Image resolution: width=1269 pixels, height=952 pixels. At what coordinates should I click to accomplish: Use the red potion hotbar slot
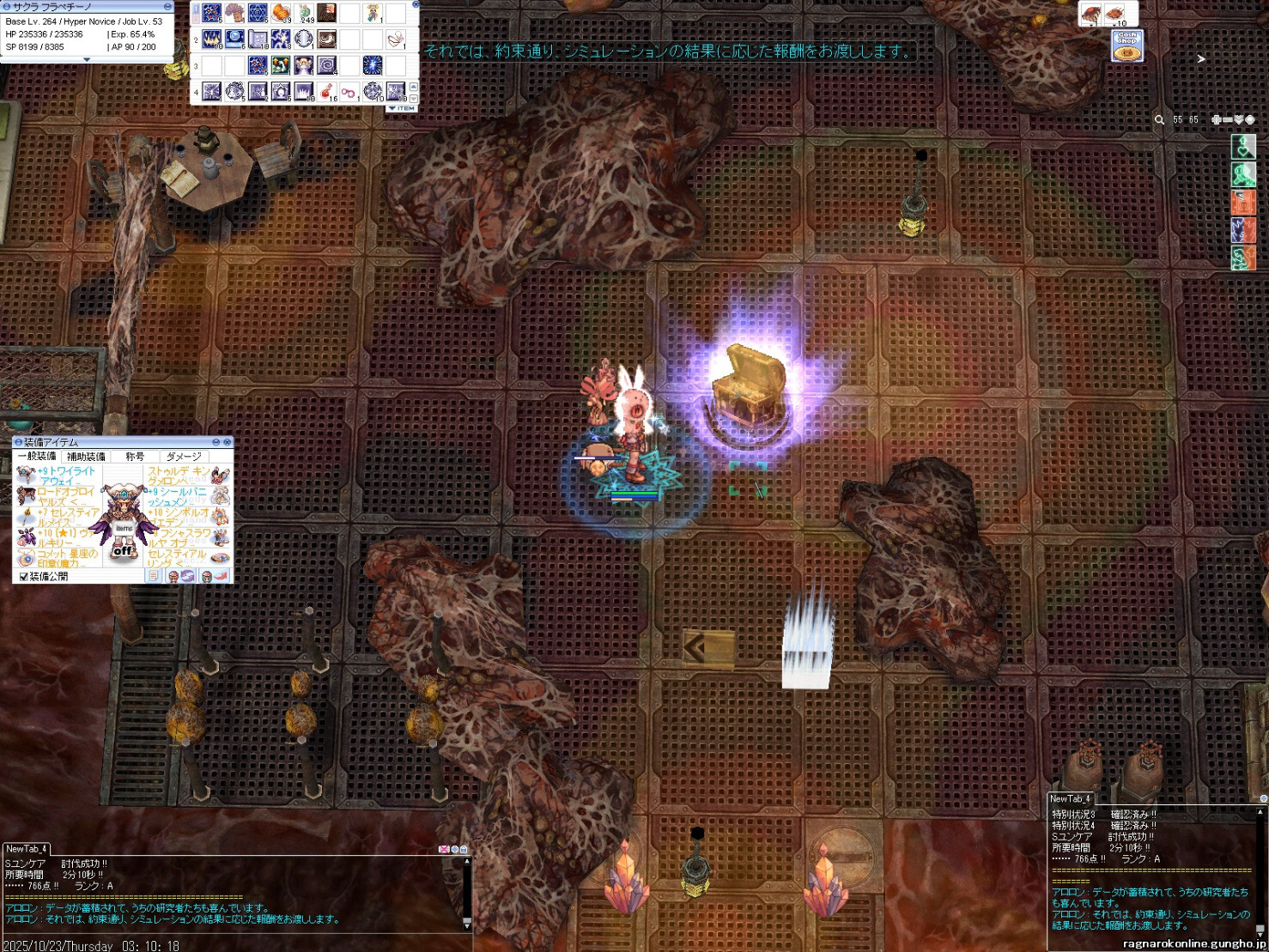coord(327,91)
